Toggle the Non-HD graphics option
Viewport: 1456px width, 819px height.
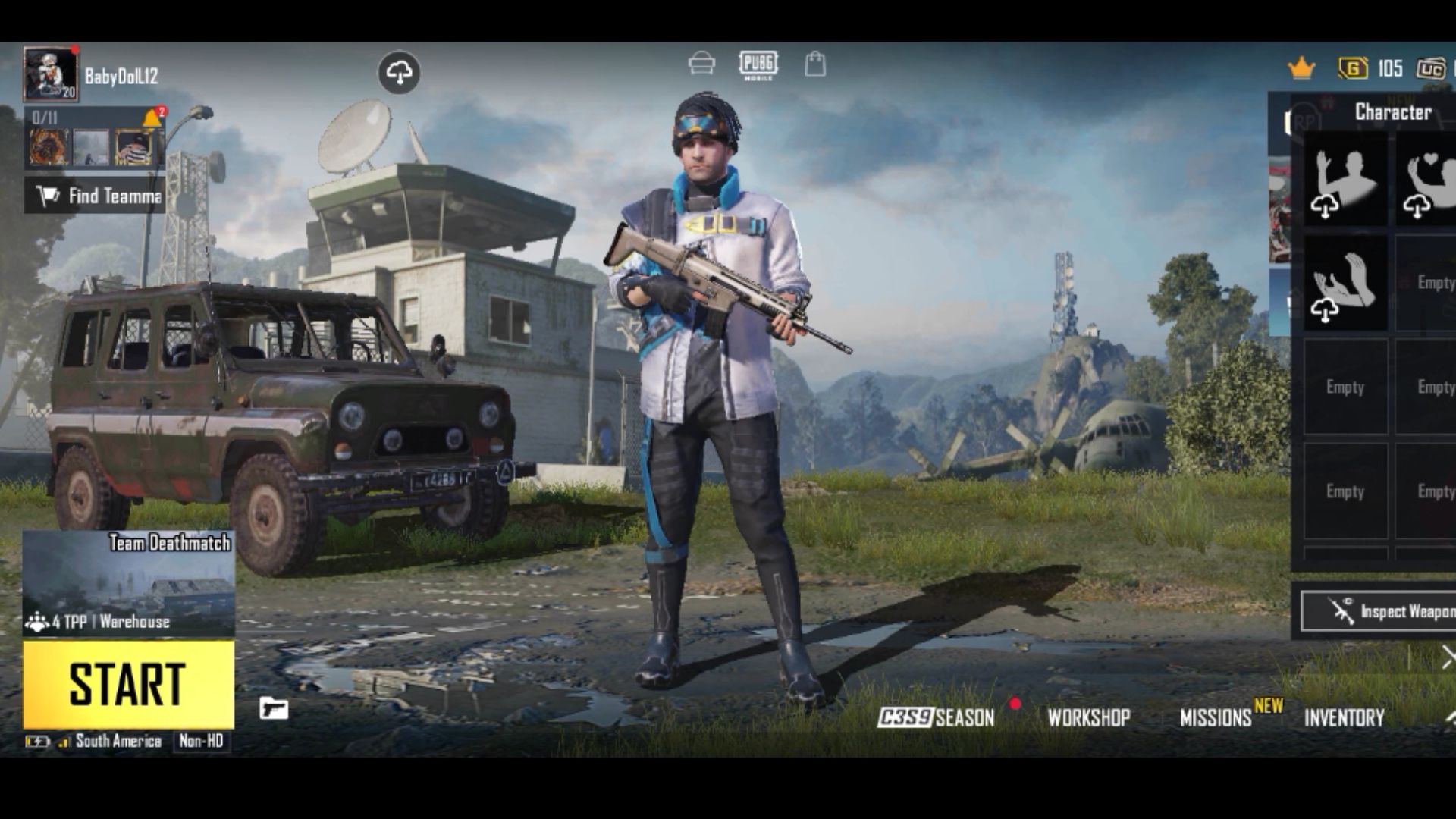[x=201, y=741]
